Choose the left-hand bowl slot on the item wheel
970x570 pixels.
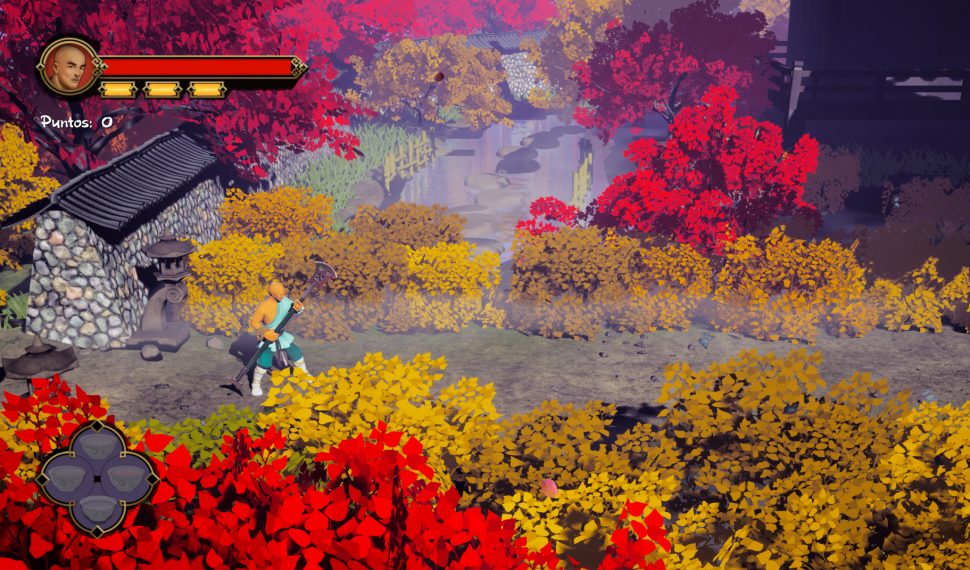(x=66, y=476)
